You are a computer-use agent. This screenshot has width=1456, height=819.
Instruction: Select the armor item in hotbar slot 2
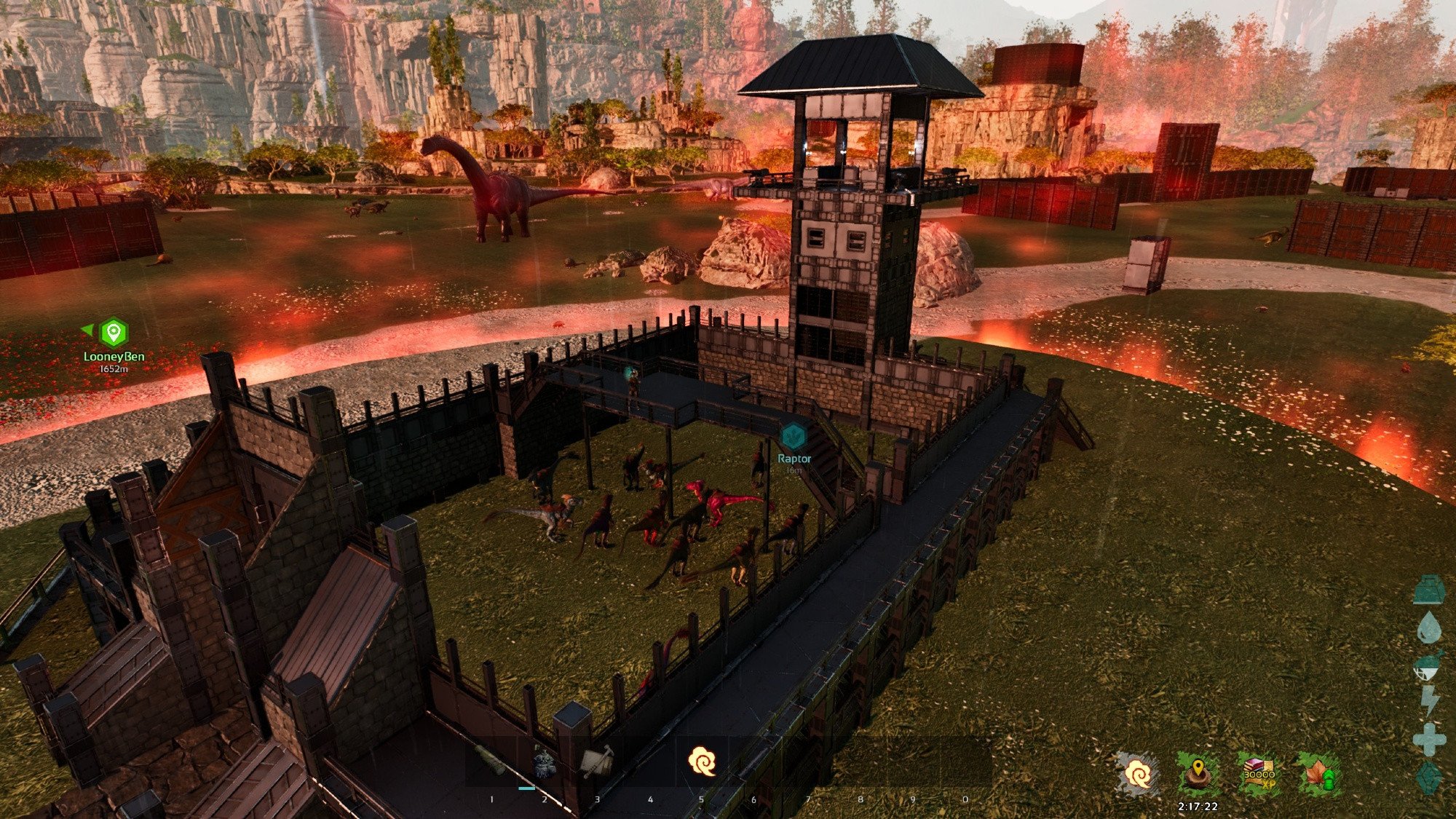tap(544, 761)
